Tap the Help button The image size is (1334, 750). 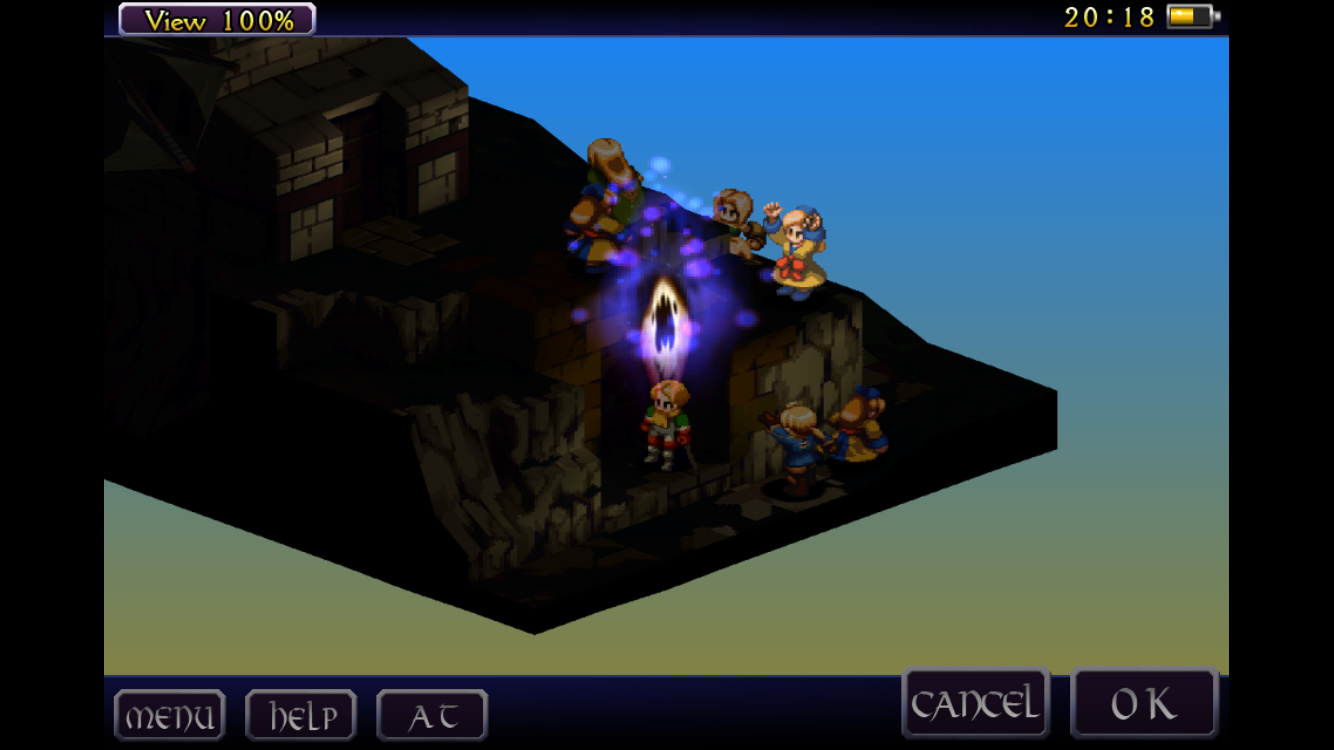click(x=301, y=716)
